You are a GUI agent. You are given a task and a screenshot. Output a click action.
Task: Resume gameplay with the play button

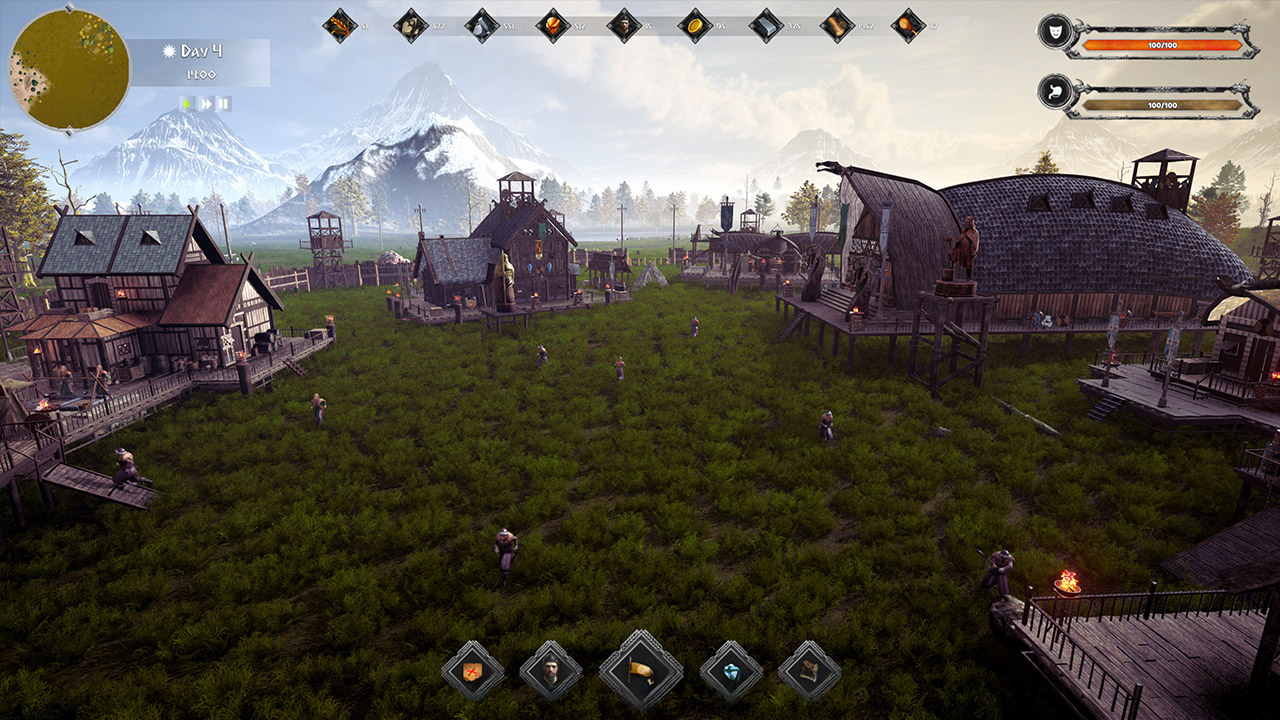tap(189, 101)
